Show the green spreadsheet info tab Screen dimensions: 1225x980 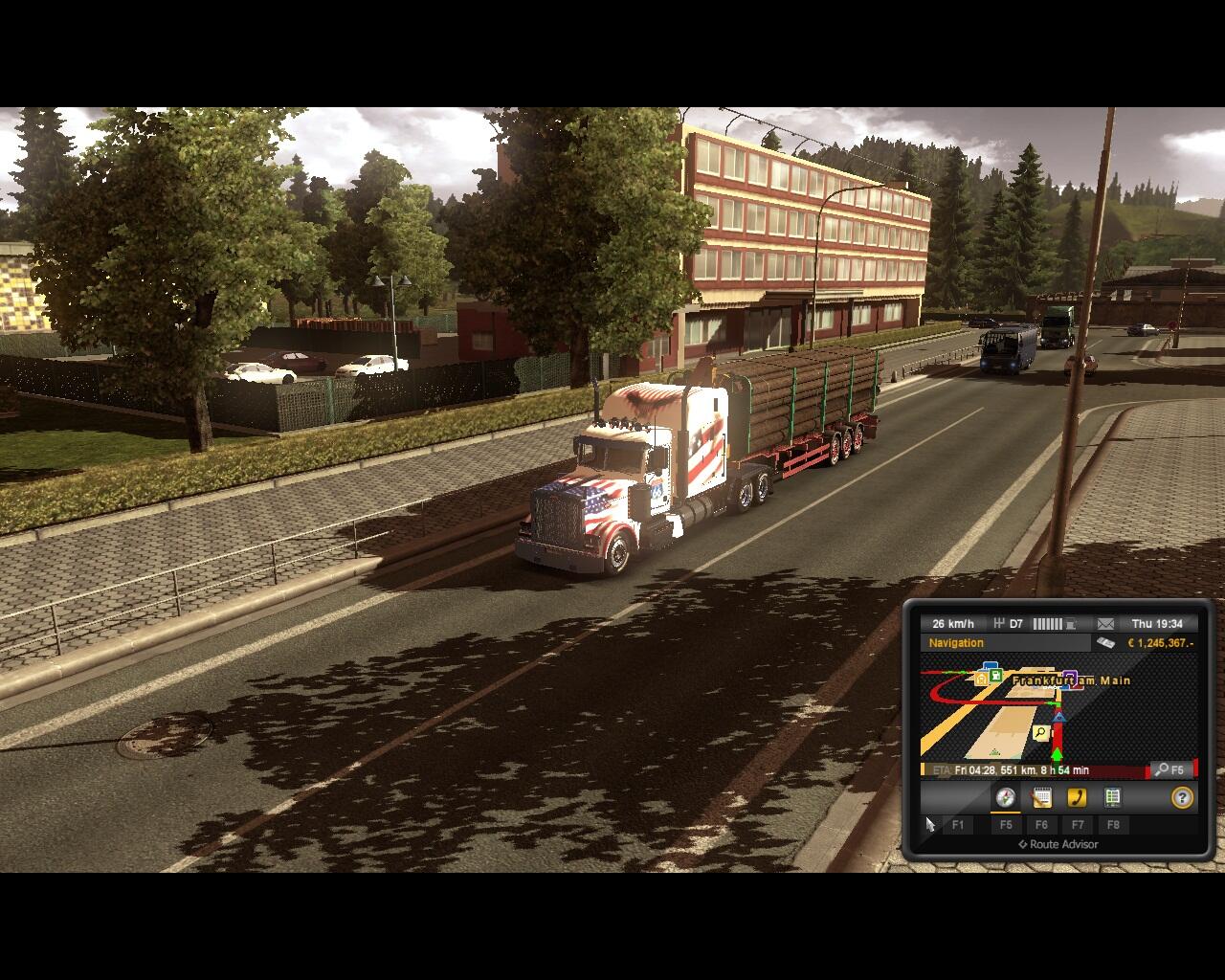[1112, 798]
